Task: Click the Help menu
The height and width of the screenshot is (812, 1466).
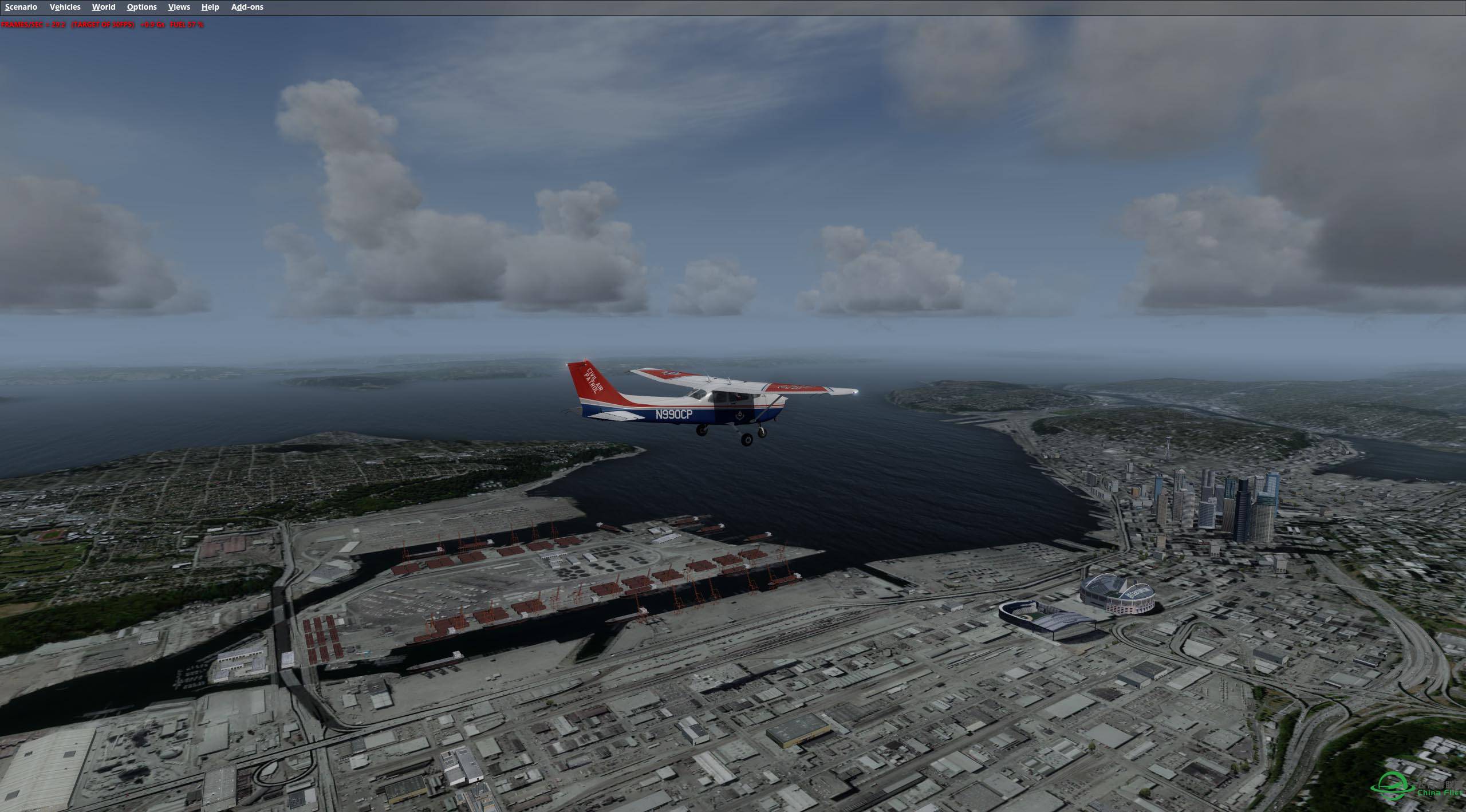Action: point(210,7)
